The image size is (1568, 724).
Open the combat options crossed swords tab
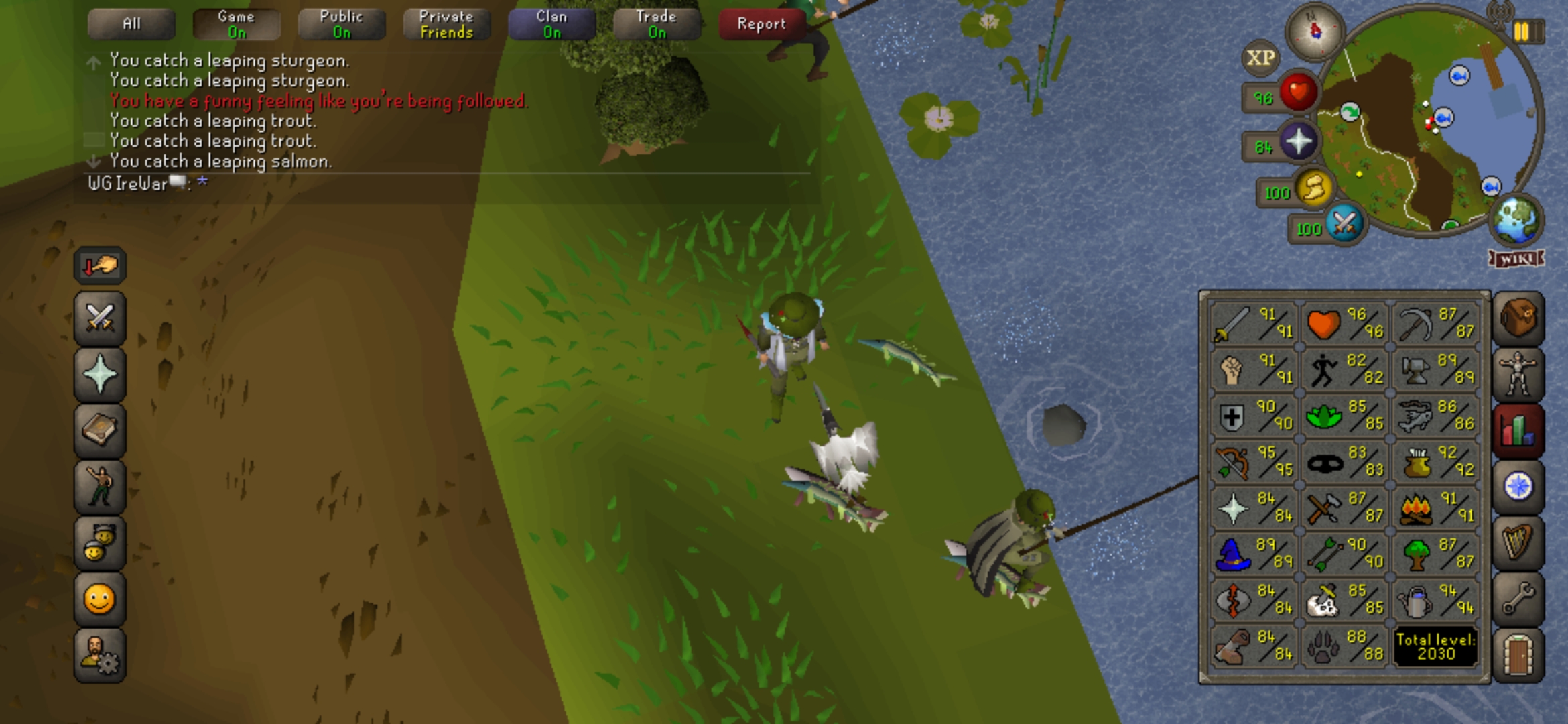[100, 318]
